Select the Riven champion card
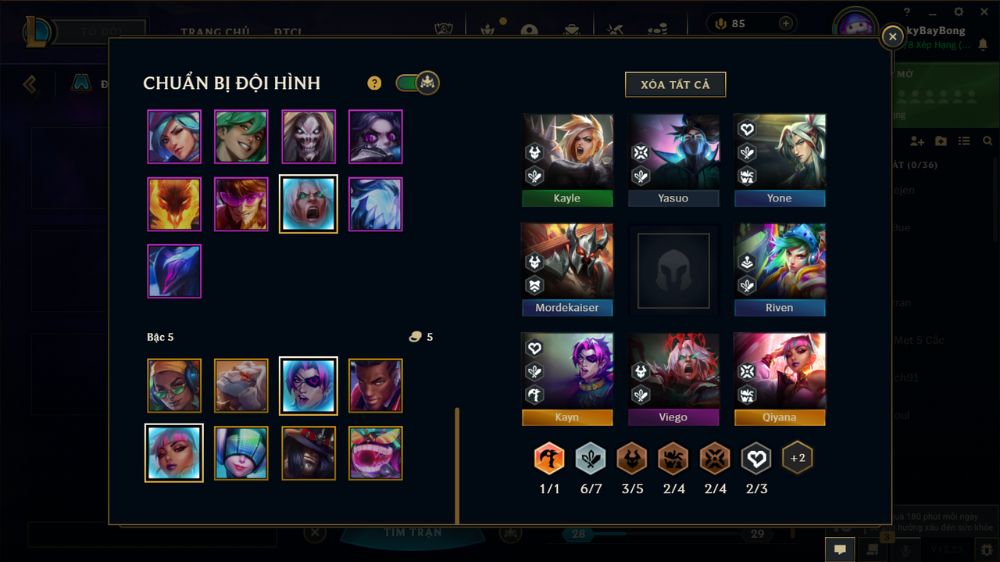Screen dimensions: 1000x562 click(x=779, y=267)
